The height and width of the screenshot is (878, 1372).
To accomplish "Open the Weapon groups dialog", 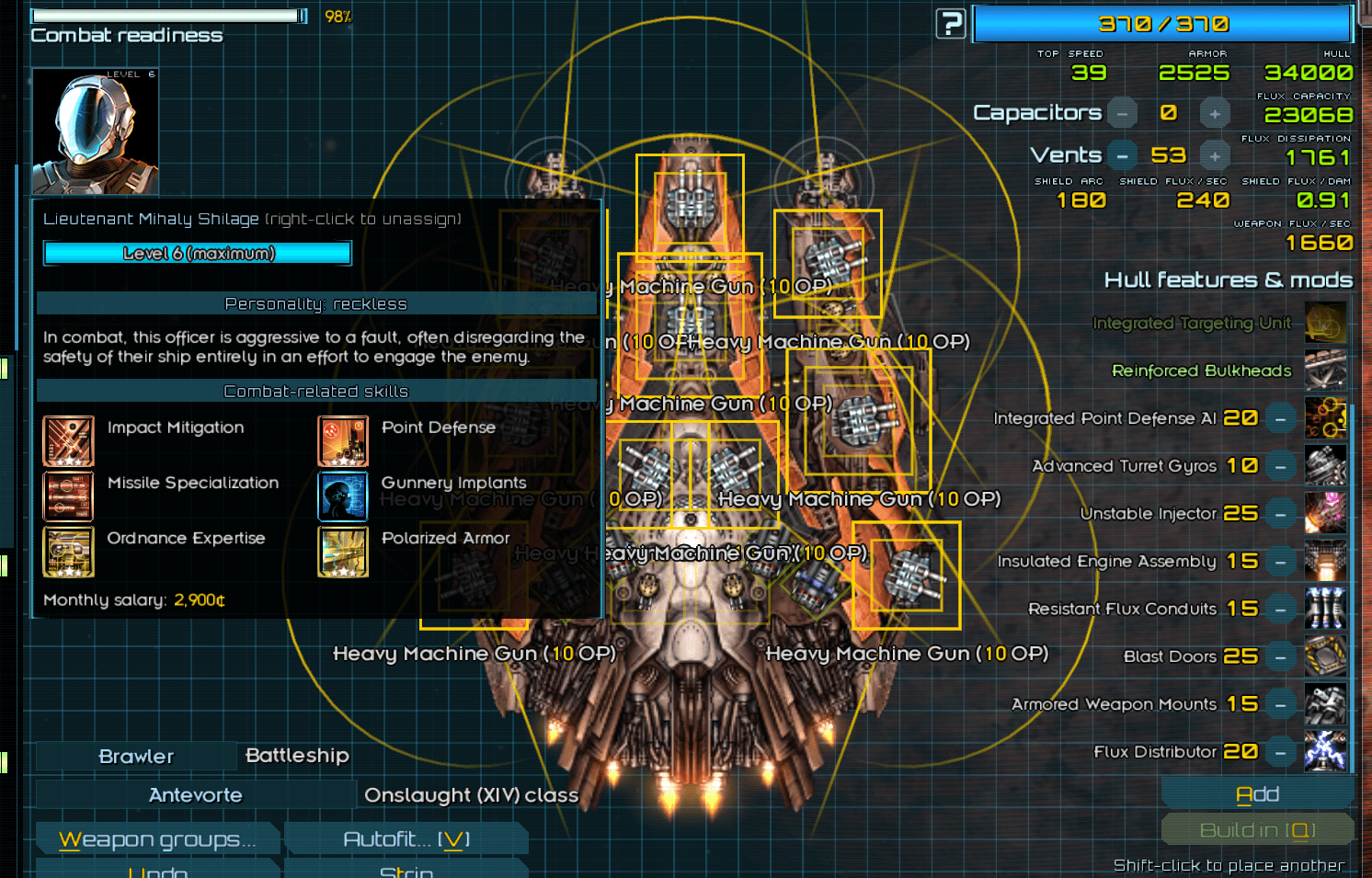I will click(157, 838).
